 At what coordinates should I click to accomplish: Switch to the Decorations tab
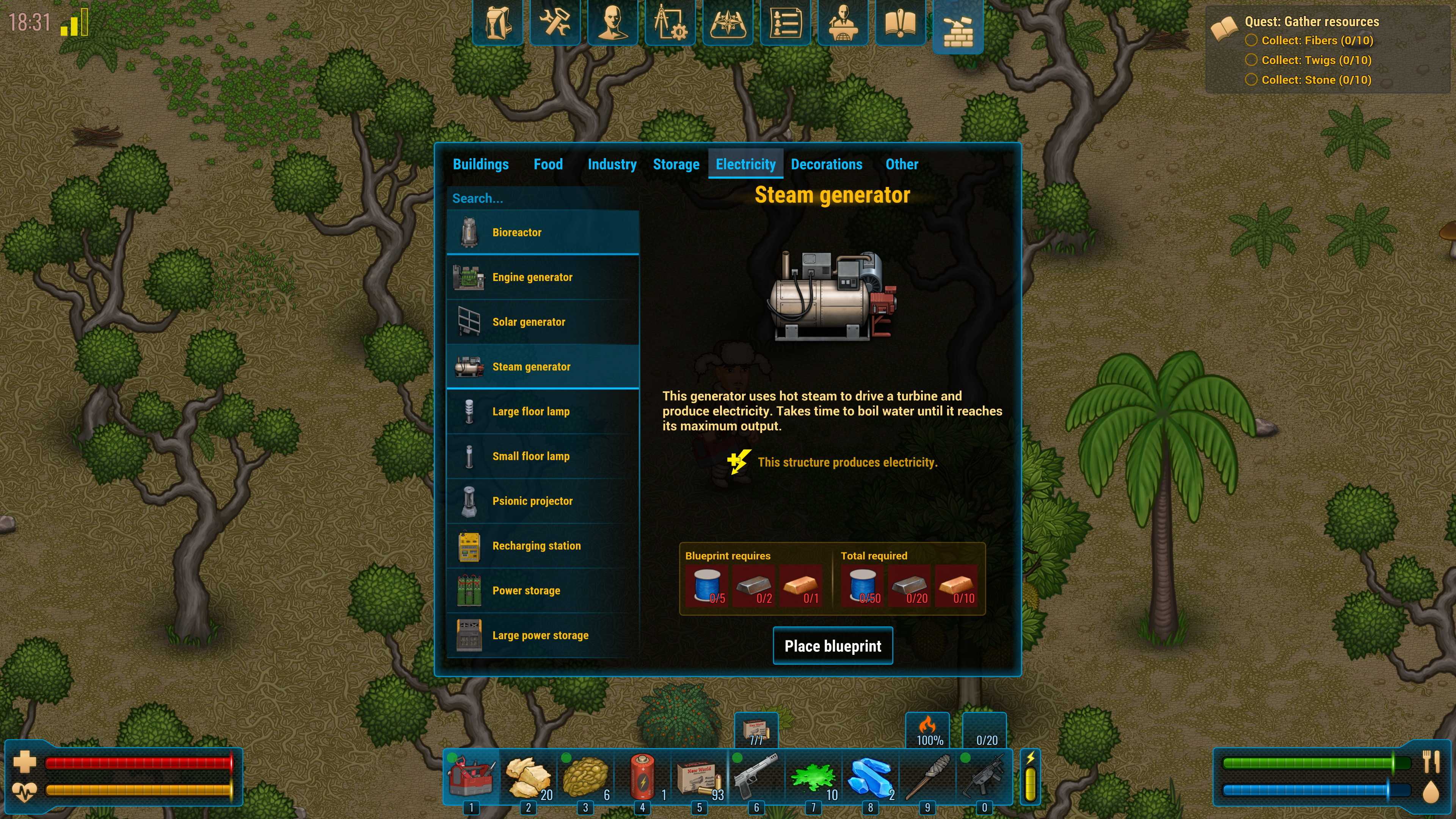(x=826, y=165)
